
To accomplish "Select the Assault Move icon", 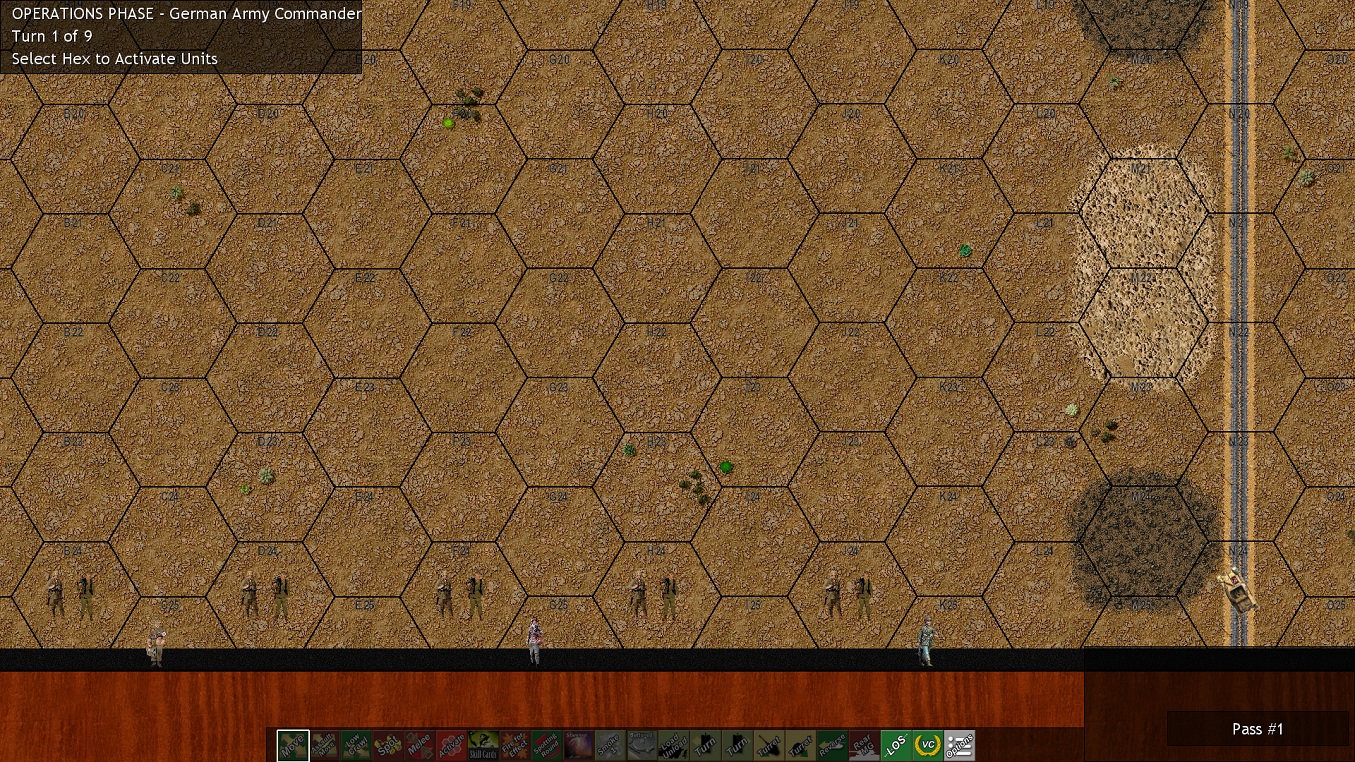I will point(325,746).
